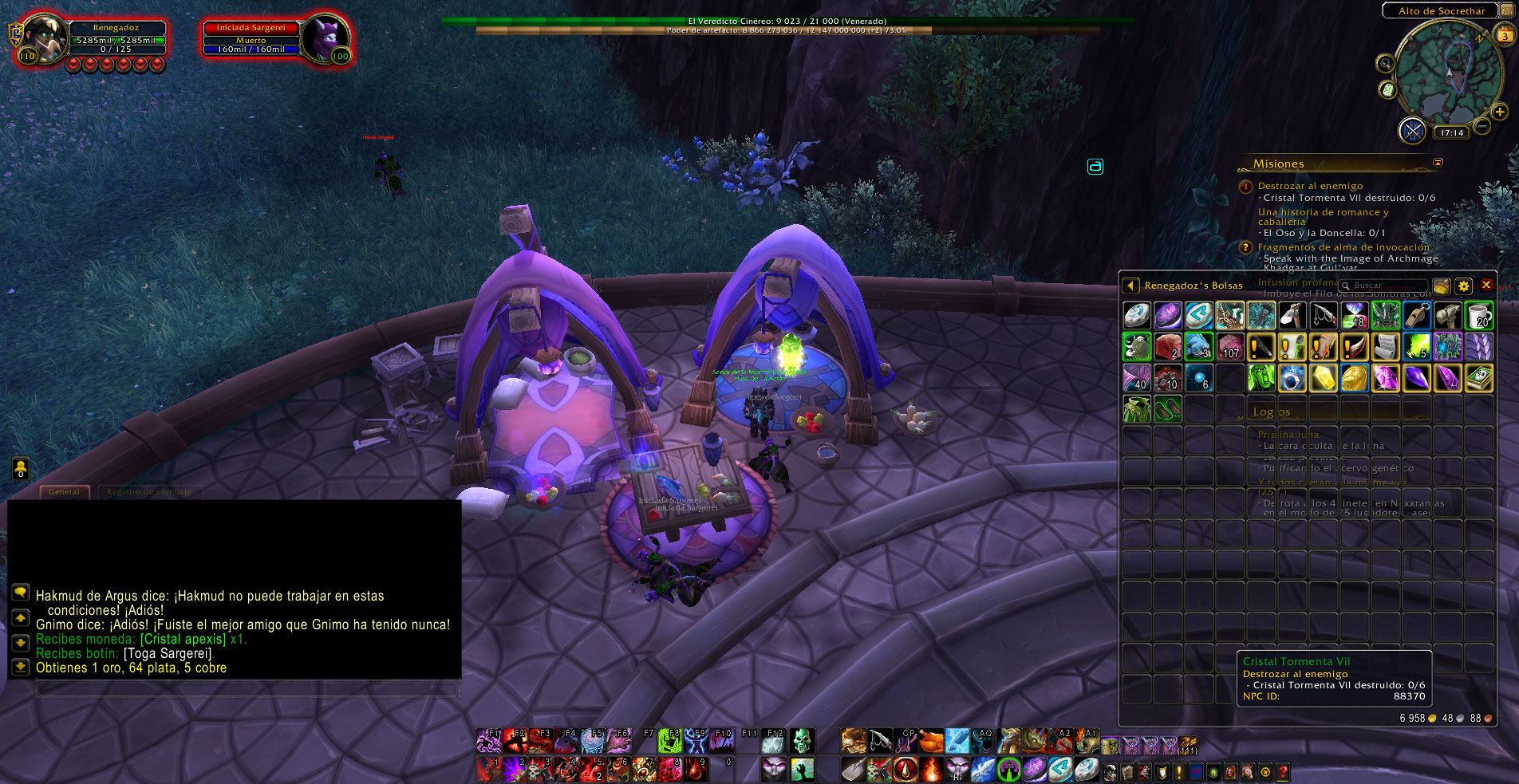Screen dimensions: 1519x784
Task: Use the whistle item in the bag
Action: click(1417, 316)
